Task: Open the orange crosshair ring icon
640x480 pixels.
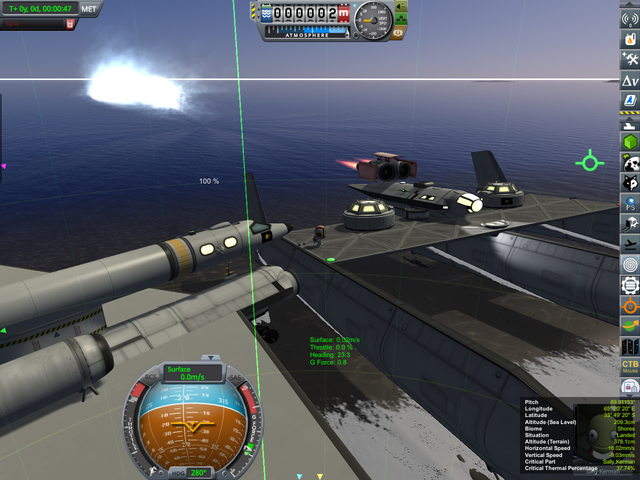Action: click(x=630, y=305)
